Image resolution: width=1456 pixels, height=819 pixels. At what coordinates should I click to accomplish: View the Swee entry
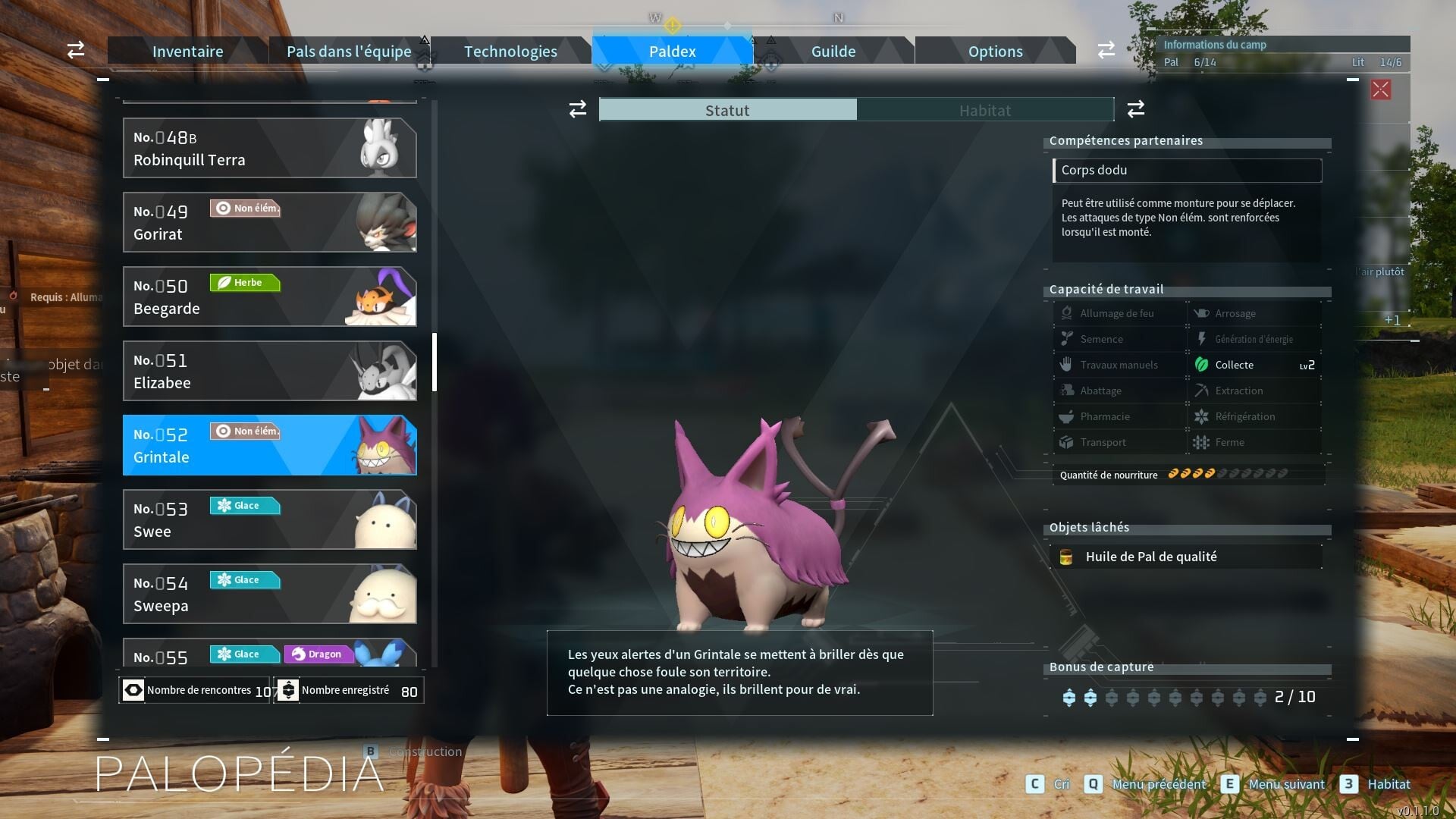[x=269, y=519]
